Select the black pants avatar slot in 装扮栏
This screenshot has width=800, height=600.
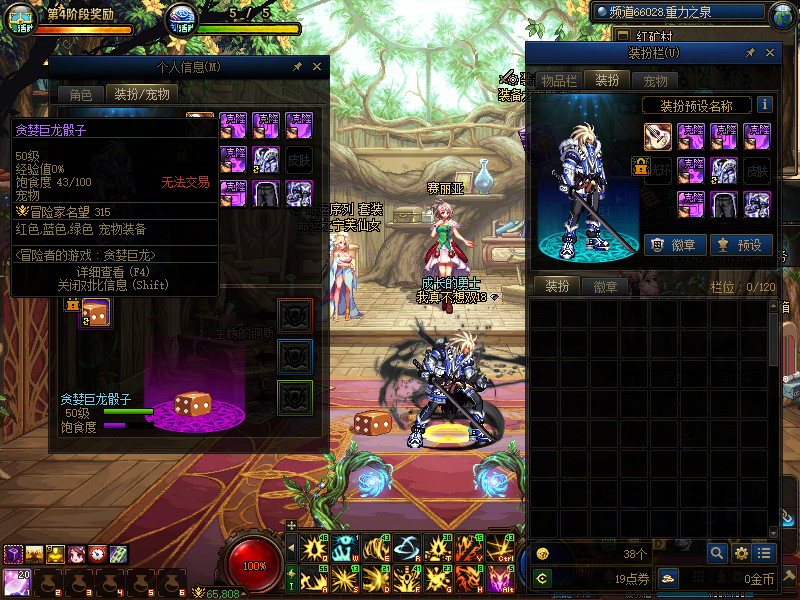pos(724,204)
